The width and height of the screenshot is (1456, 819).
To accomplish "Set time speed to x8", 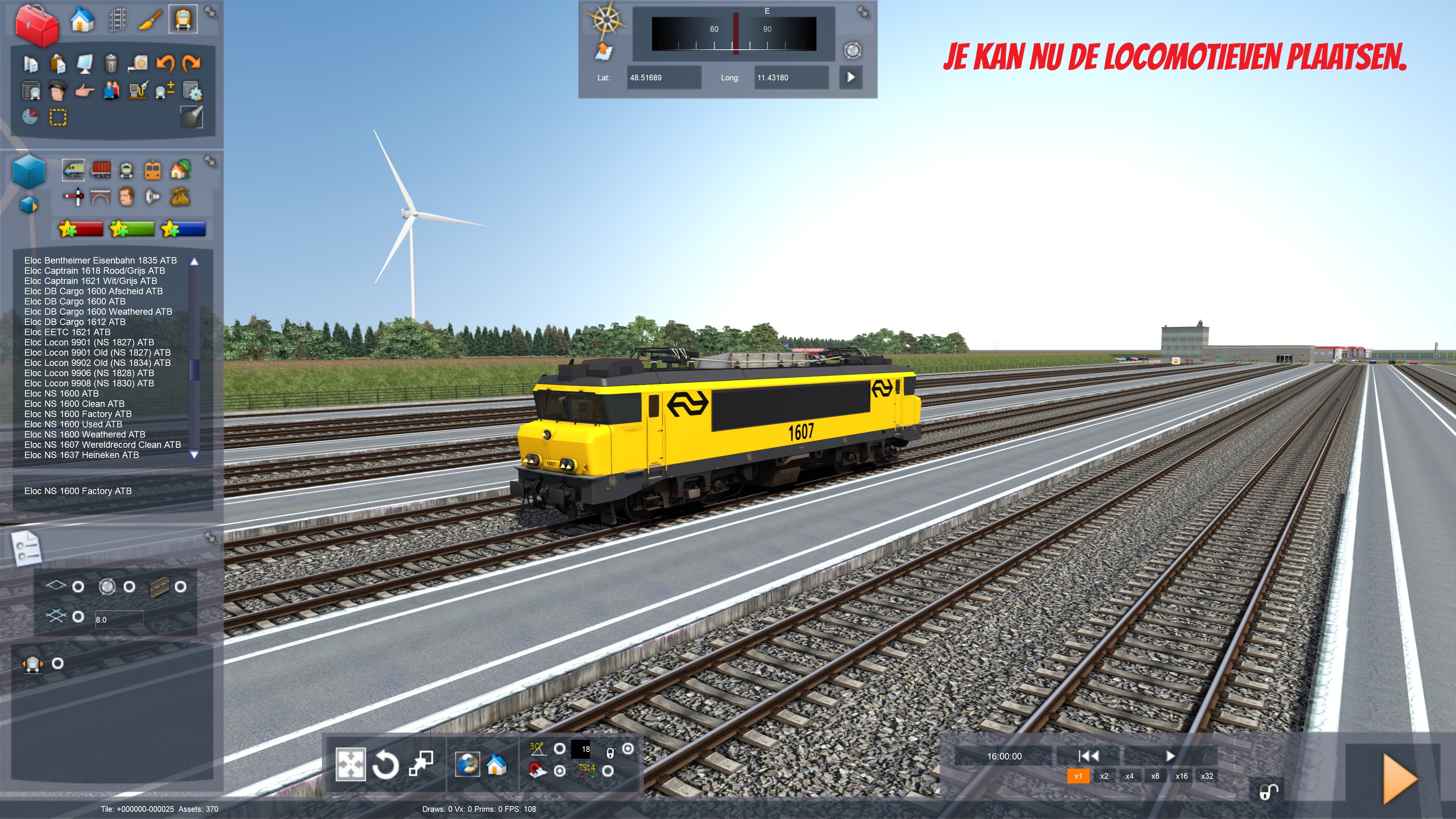I will 1155,776.
